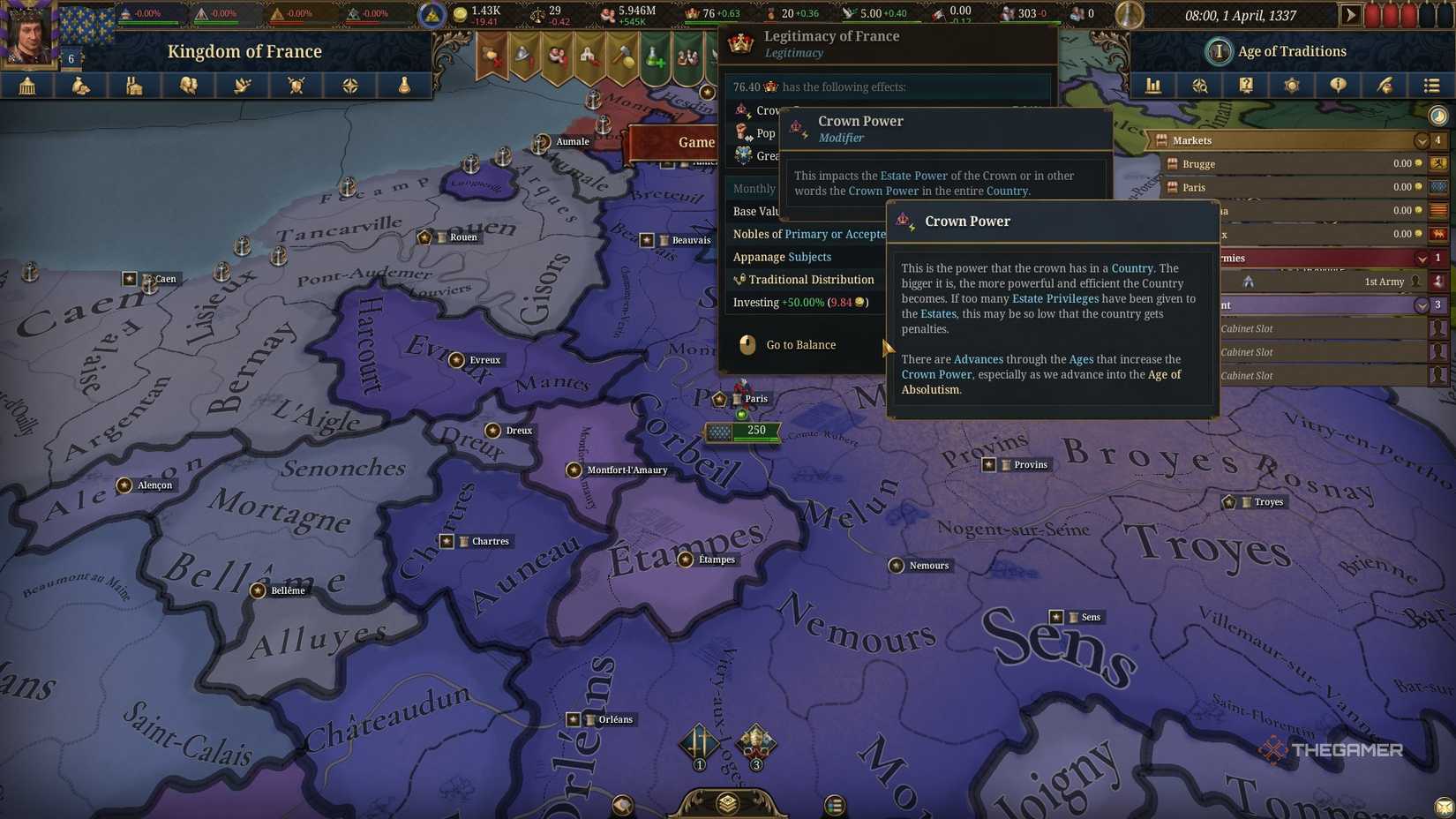Open the Buildings panel icon
This screenshot has width=1456, height=819.
pyautogui.click(x=133, y=86)
